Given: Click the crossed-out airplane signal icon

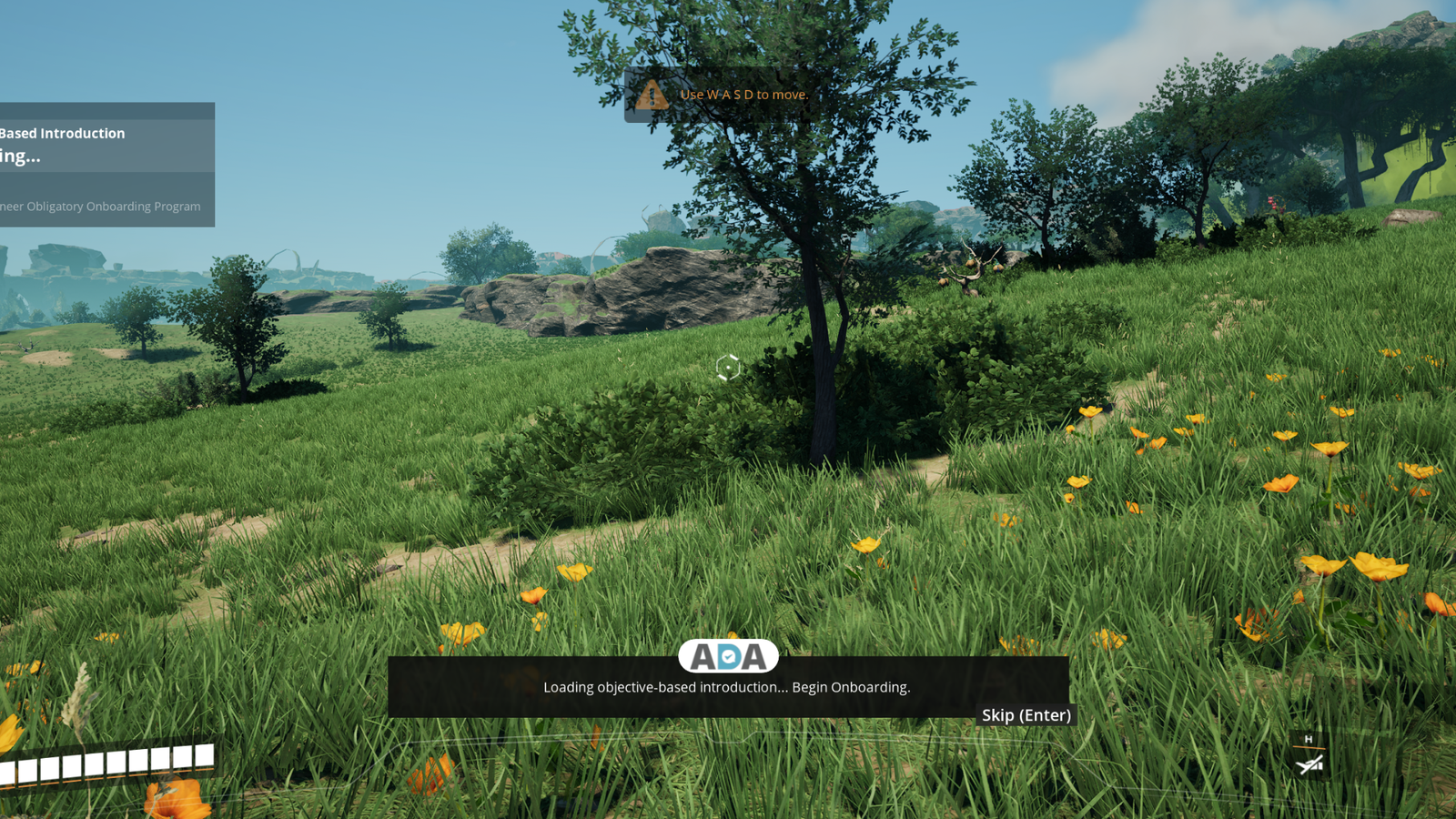Looking at the screenshot, I should pos(1303,765).
